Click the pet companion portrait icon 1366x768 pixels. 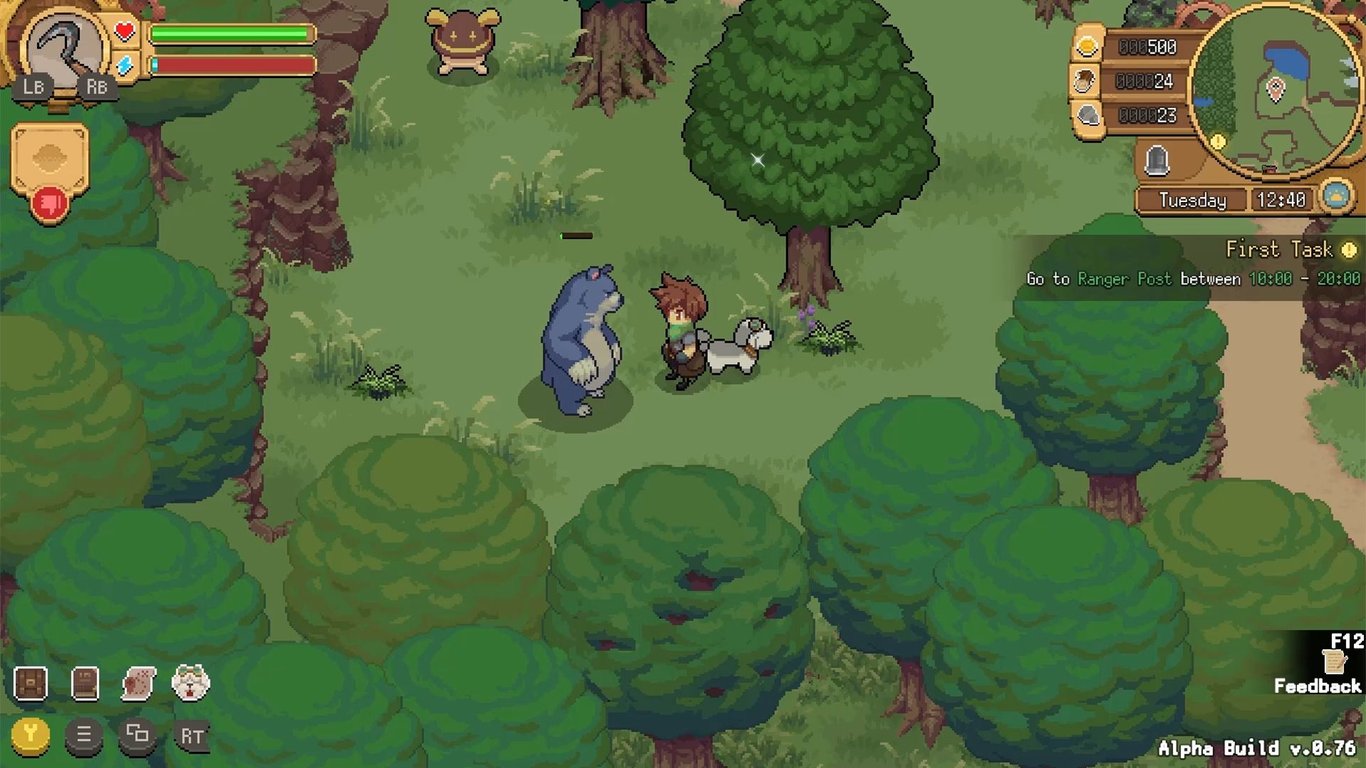coord(190,682)
